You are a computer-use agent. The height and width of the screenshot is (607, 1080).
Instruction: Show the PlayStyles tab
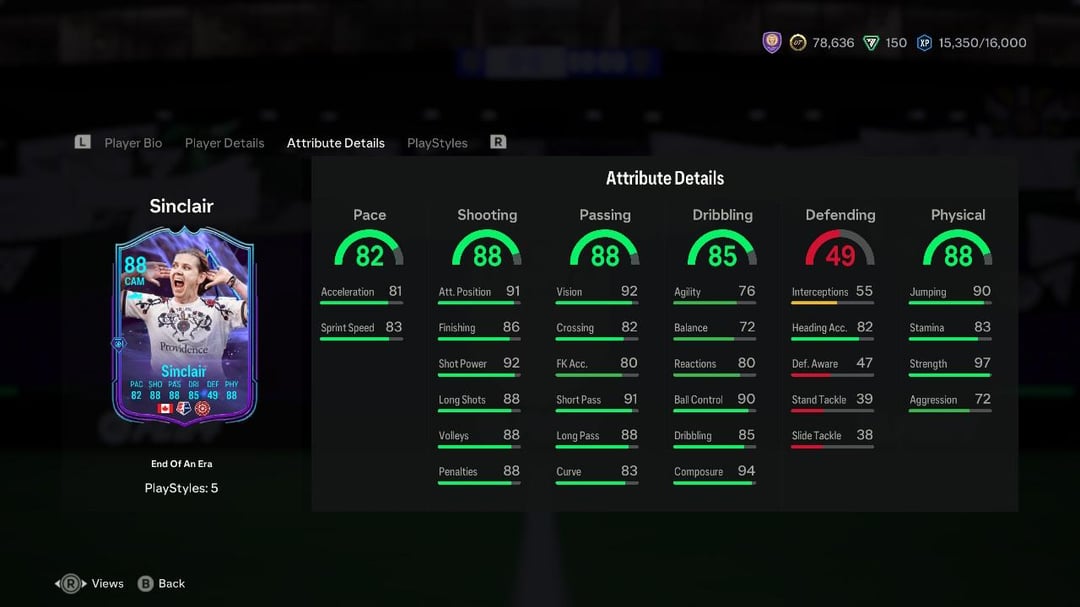[x=437, y=143]
